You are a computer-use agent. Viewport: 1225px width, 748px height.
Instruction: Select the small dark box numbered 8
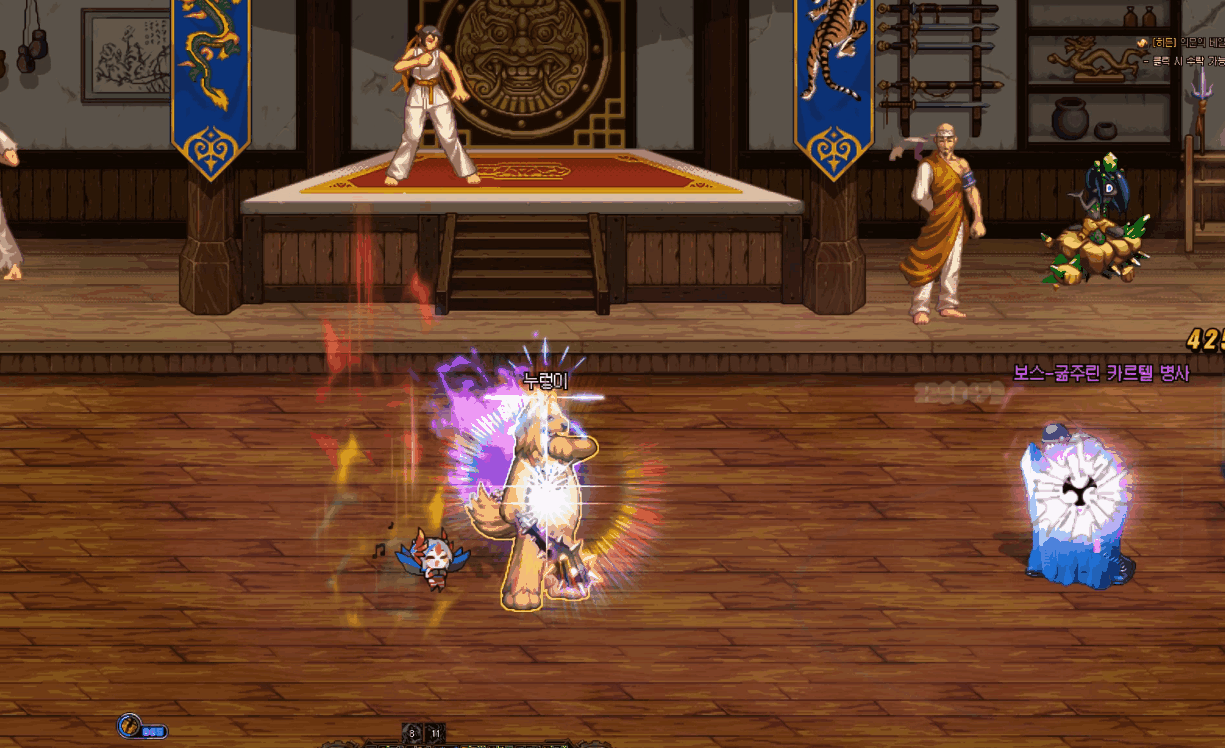412,733
